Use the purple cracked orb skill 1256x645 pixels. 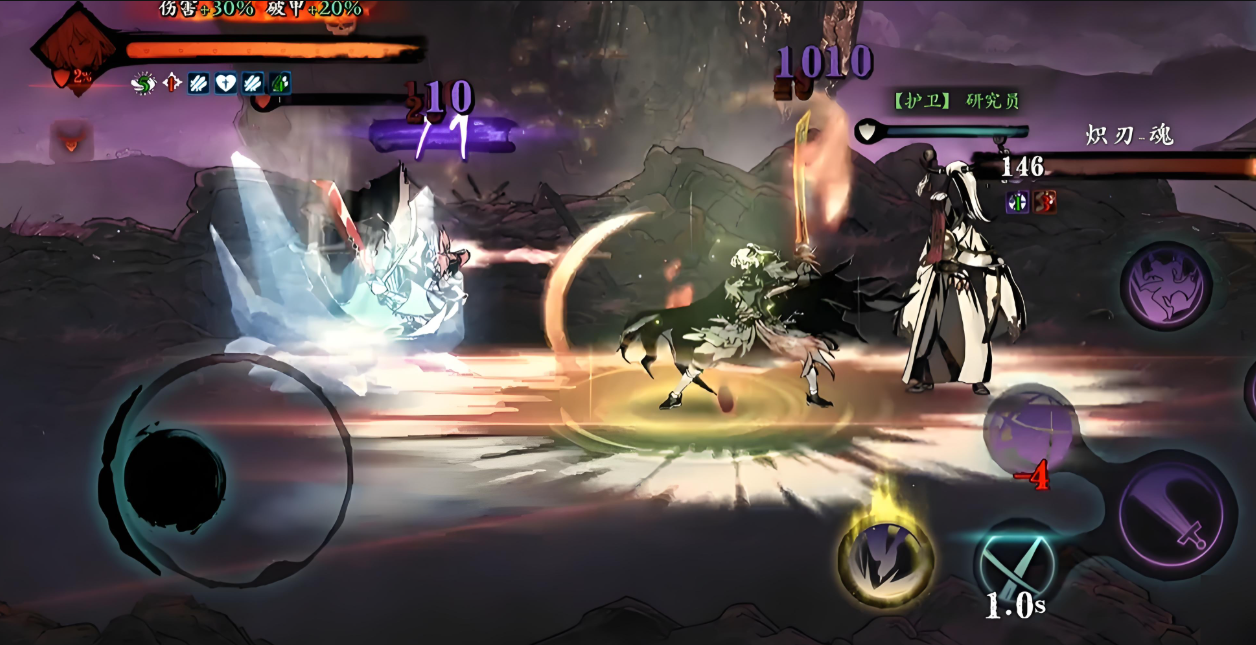[1030, 430]
